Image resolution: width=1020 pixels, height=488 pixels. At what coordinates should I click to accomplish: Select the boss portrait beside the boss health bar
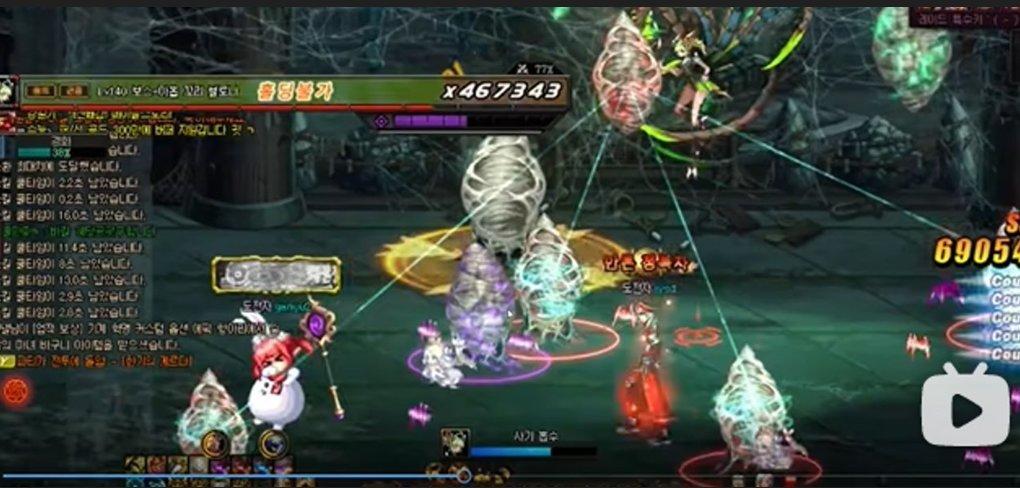point(9,90)
